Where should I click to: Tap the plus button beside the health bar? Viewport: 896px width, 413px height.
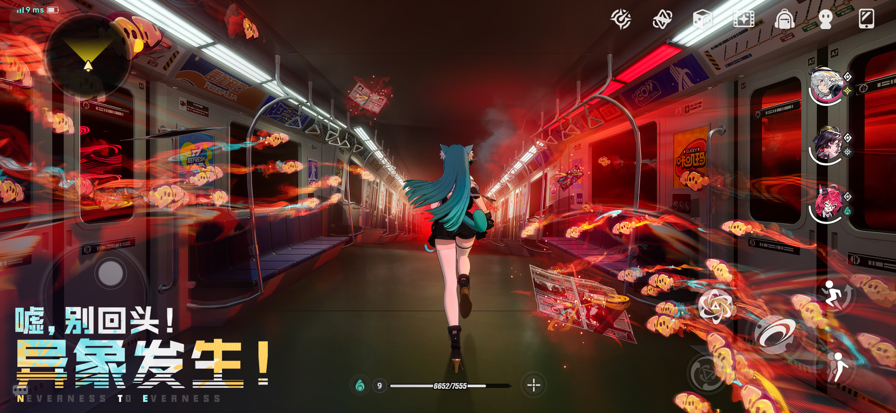534,385
